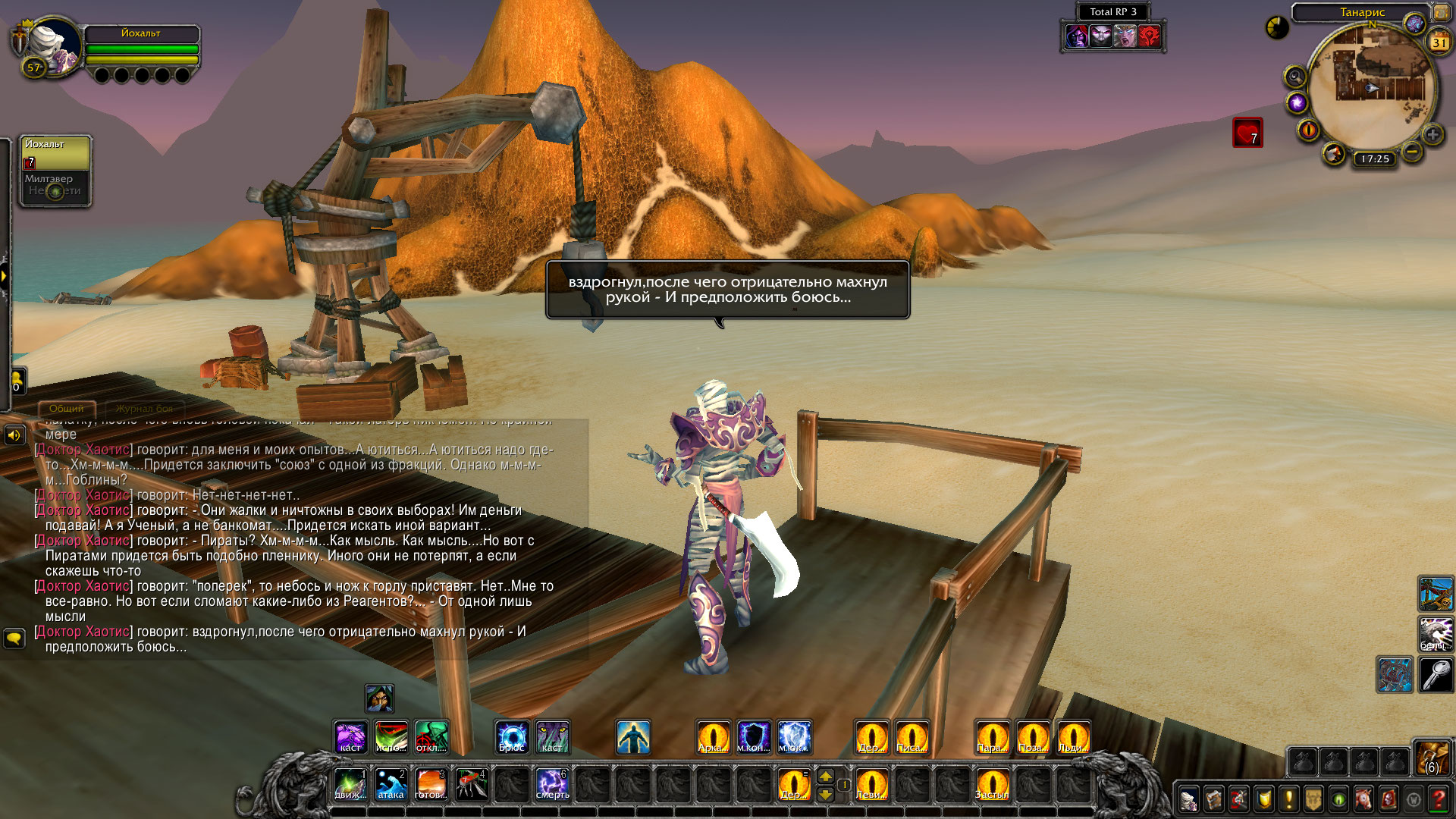Click the red Horde emblem in Total RP bar

(x=1150, y=36)
